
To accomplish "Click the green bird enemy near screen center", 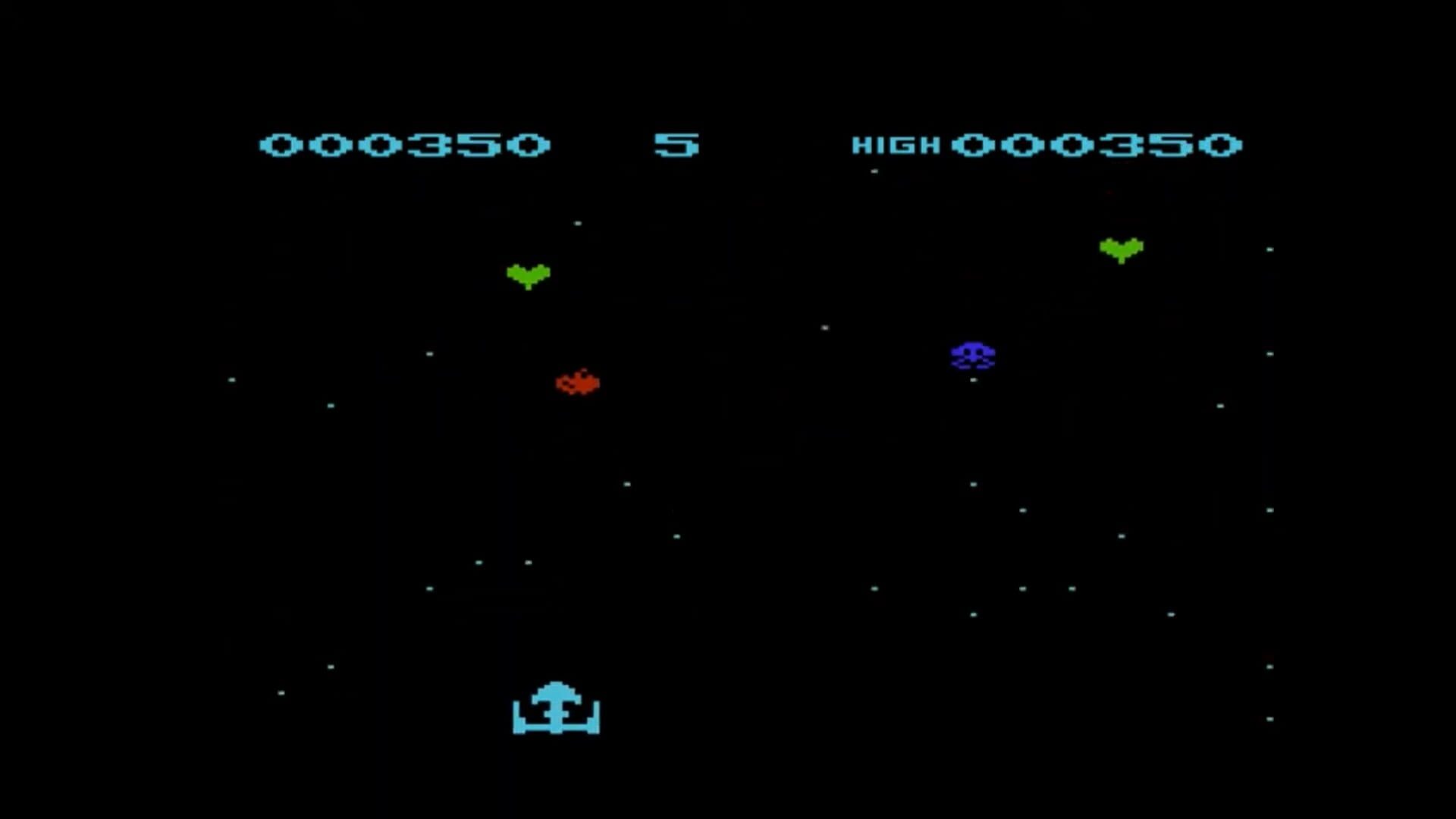I will click(529, 275).
